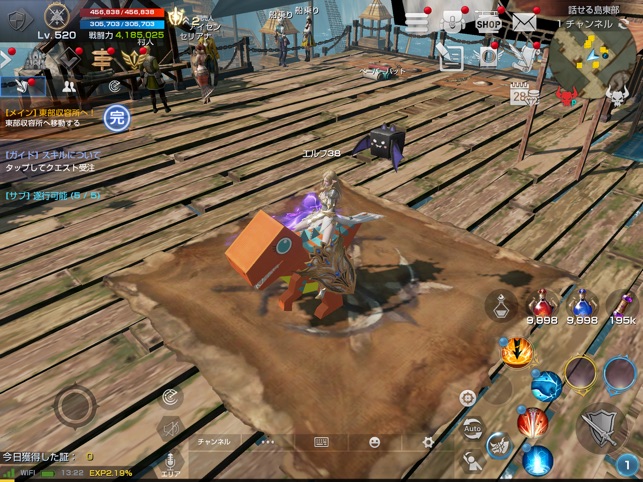
Task: Open the chat settings gear
Action: pyautogui.click(x=428, y=441)
